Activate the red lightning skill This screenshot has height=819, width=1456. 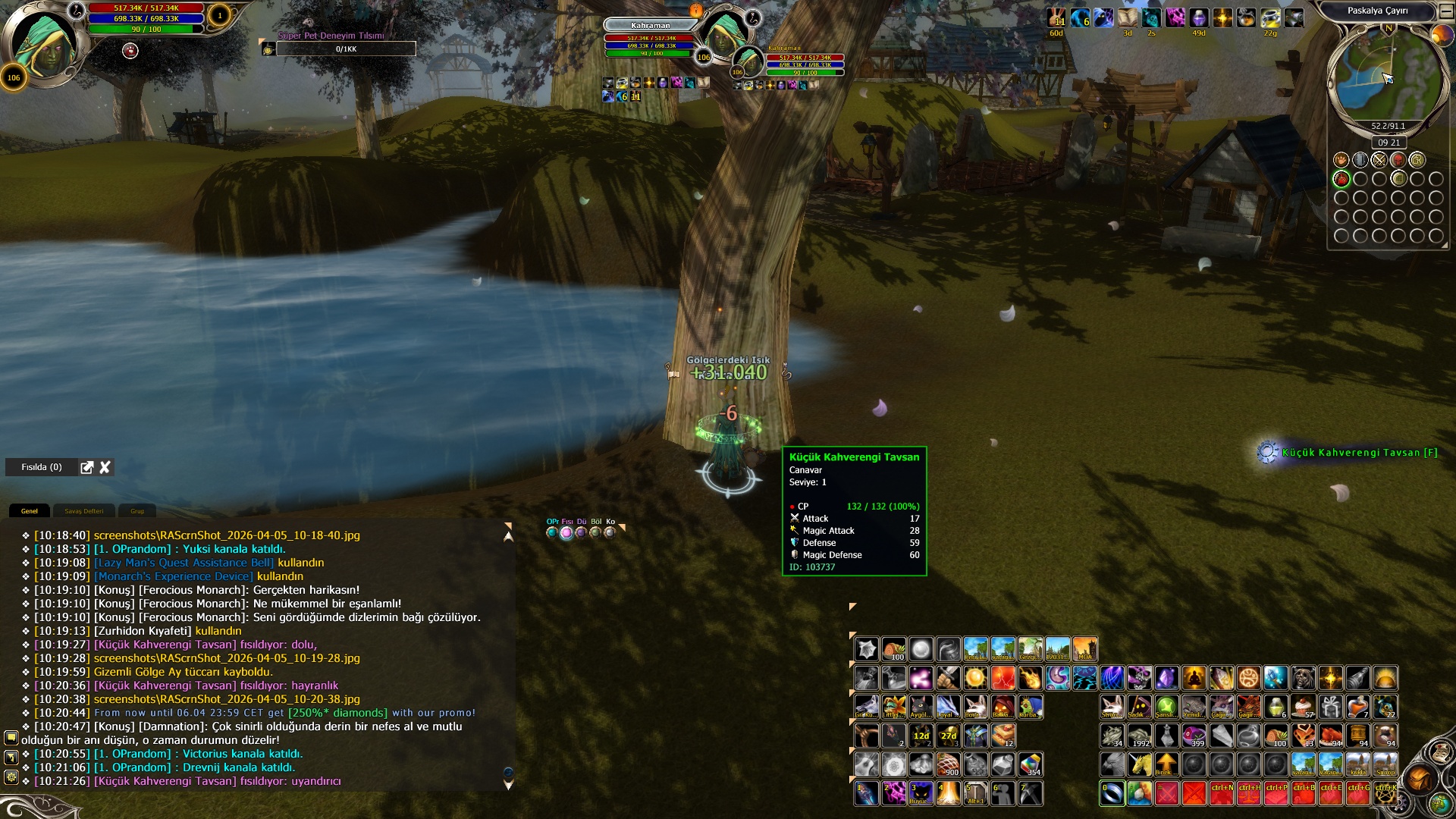[1003, 678]
